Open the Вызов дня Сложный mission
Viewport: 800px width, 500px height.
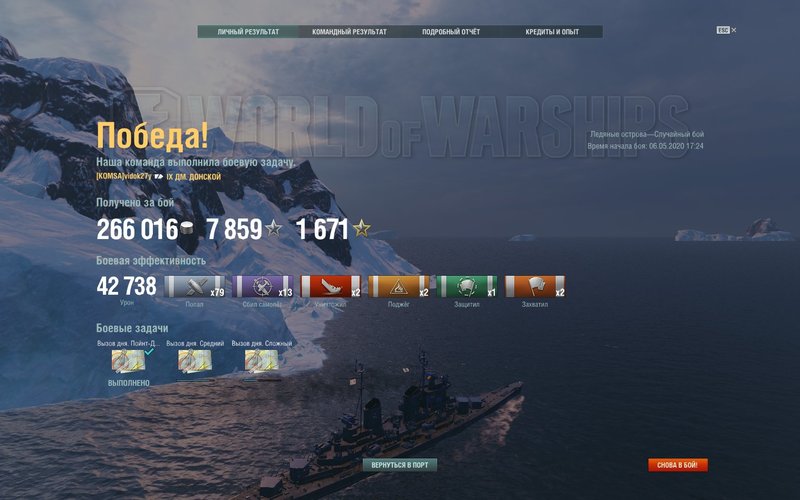(260, 360)
